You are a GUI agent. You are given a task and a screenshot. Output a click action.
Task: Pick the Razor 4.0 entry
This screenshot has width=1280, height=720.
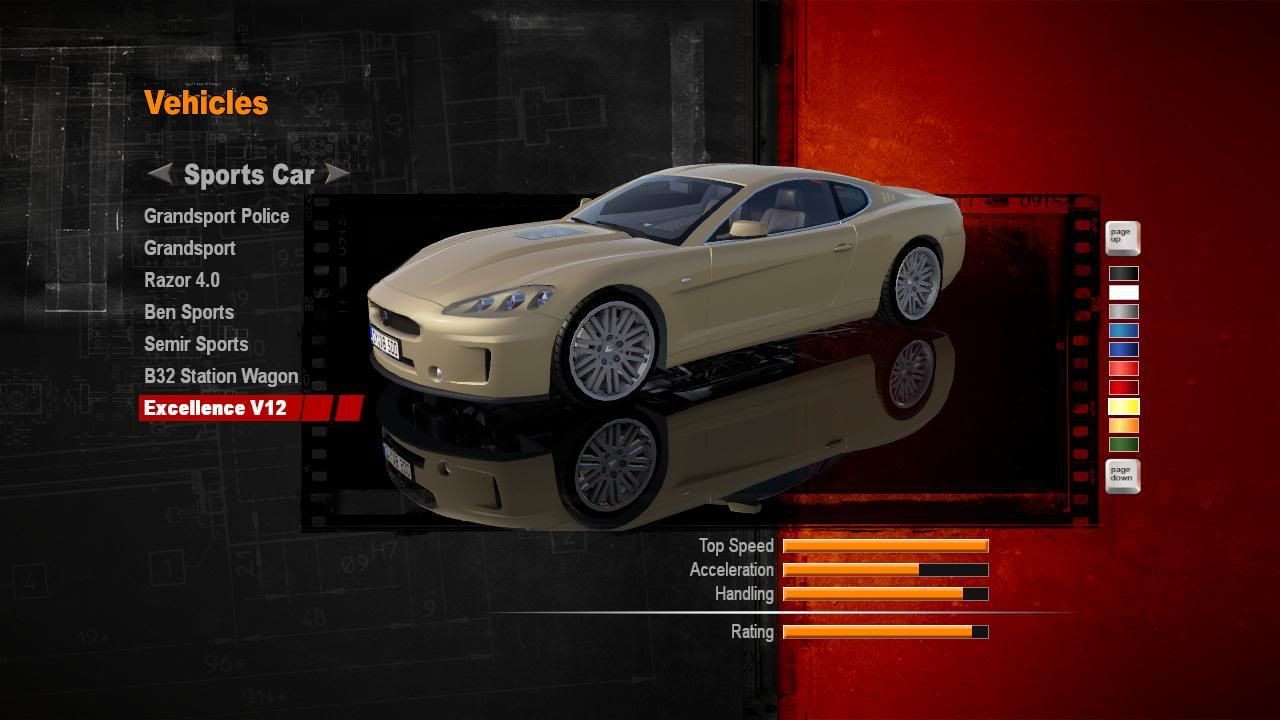(x=181, y=280)
